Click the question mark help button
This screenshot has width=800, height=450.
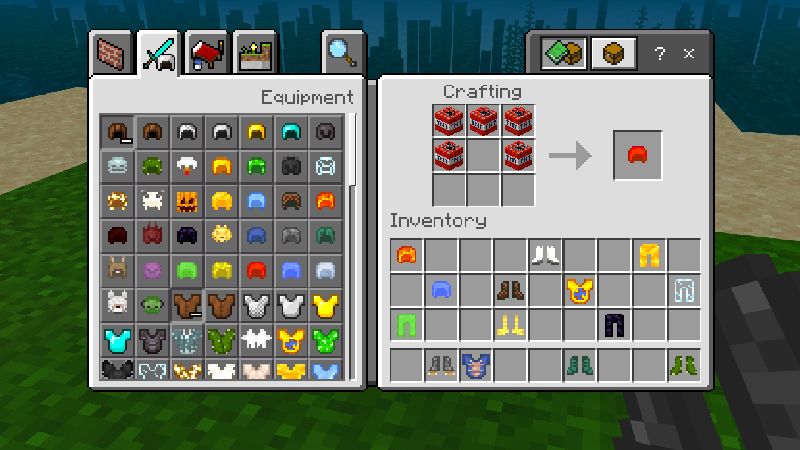point(660,53)
